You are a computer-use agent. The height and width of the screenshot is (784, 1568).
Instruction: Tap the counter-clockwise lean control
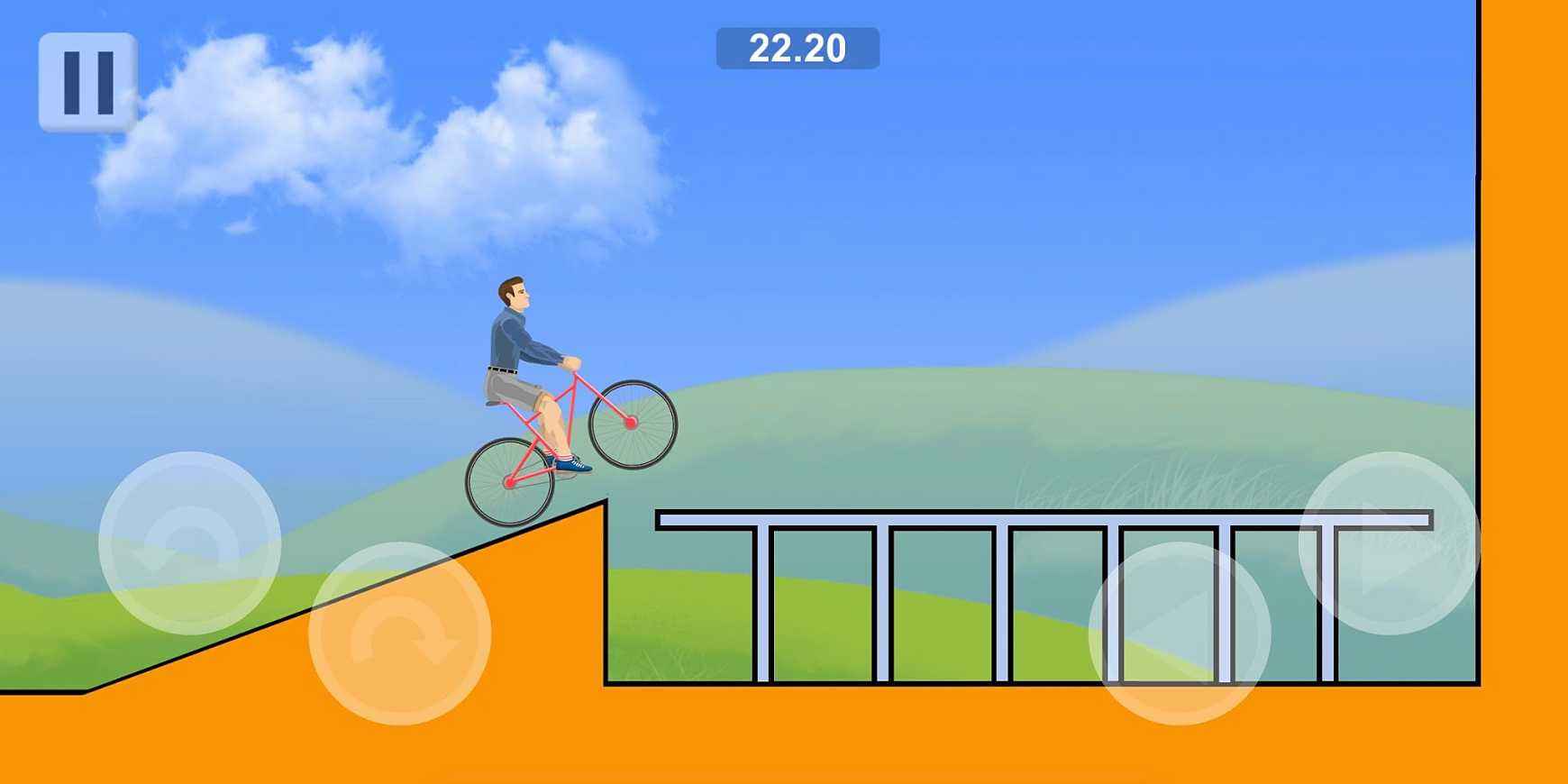(189, 541)
